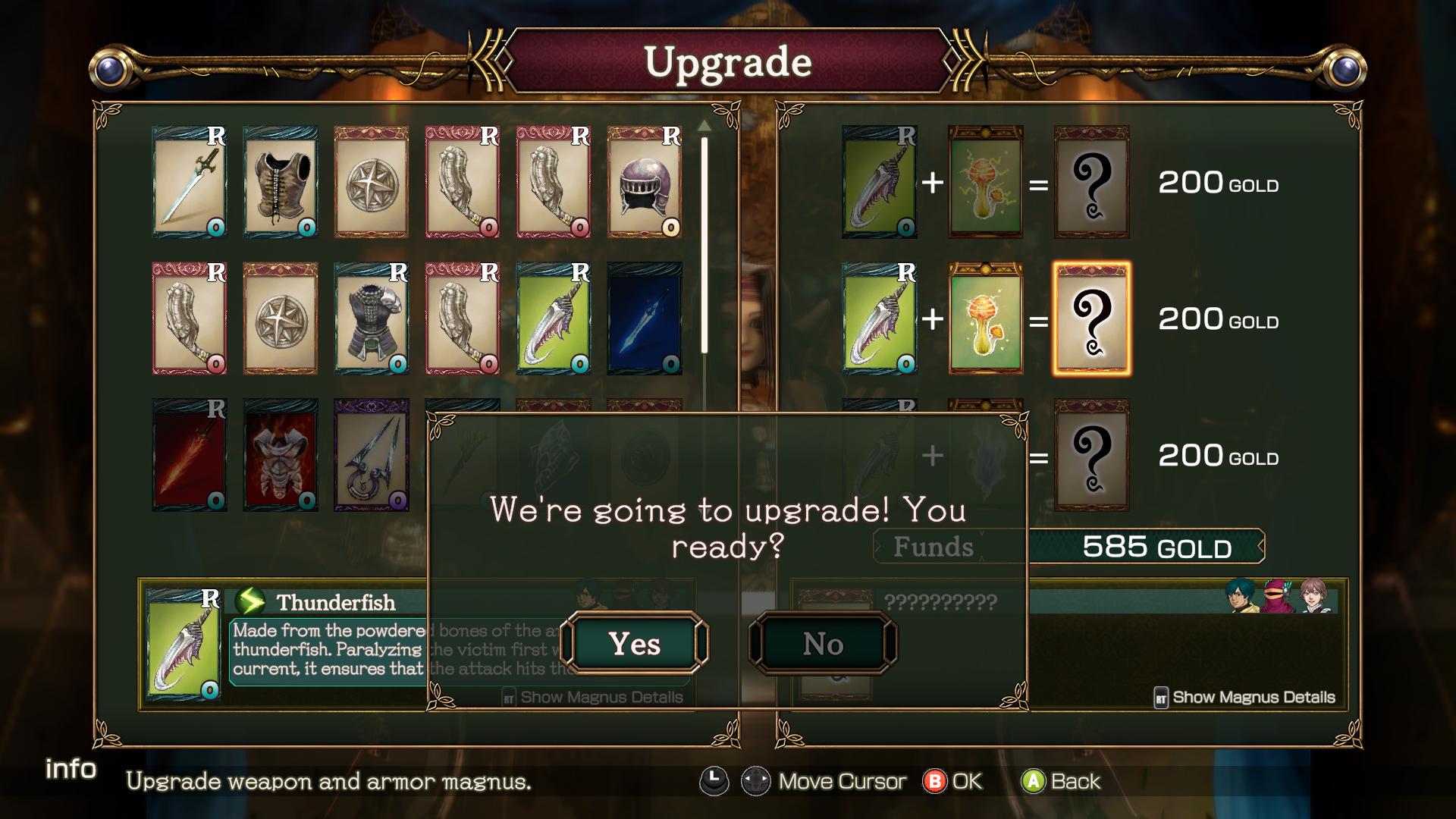
Task: Select the purple twin-blade magnus card
Action: pos(372,455)
